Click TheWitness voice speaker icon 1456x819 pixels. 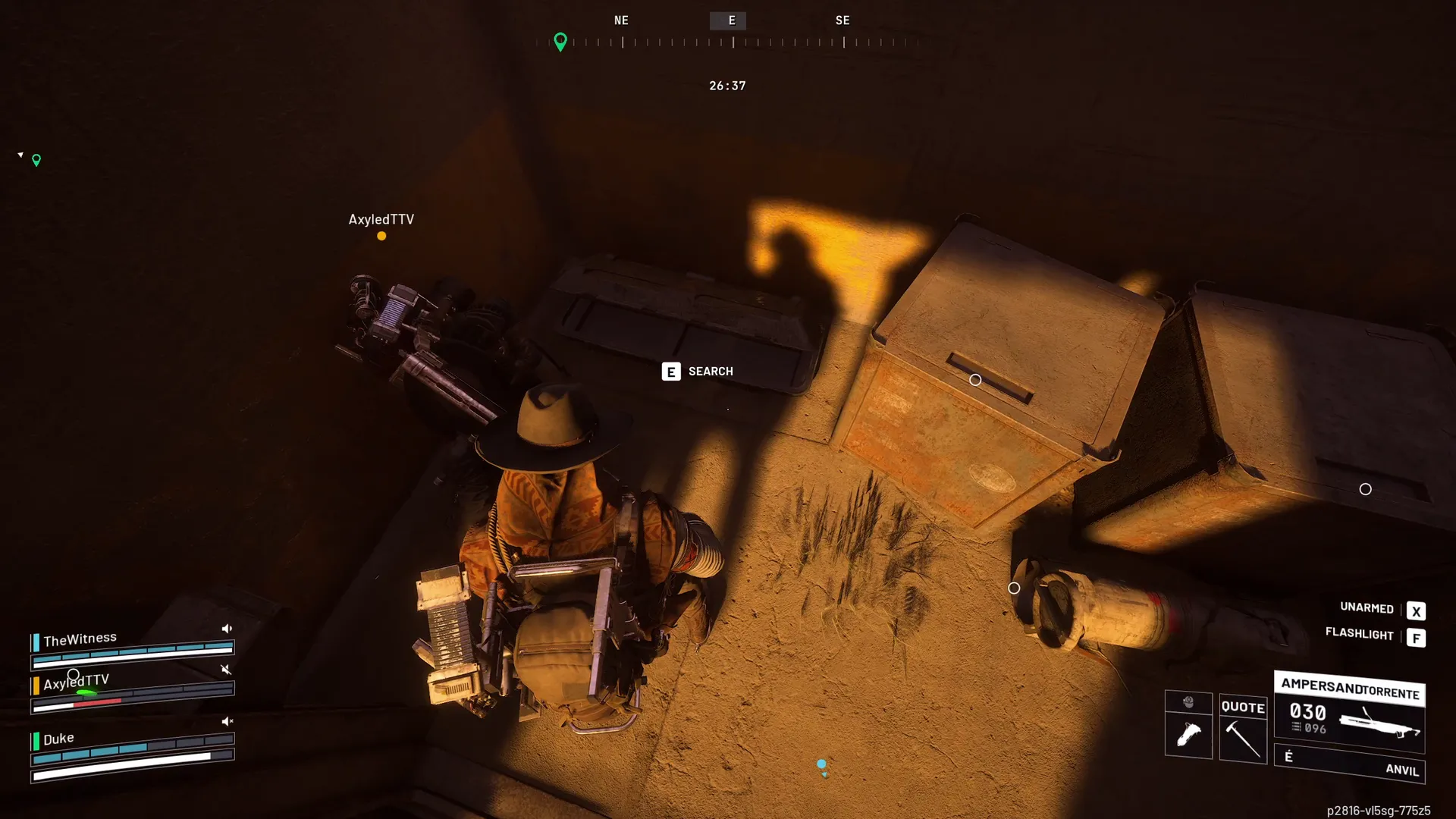[x=227, y=629]
